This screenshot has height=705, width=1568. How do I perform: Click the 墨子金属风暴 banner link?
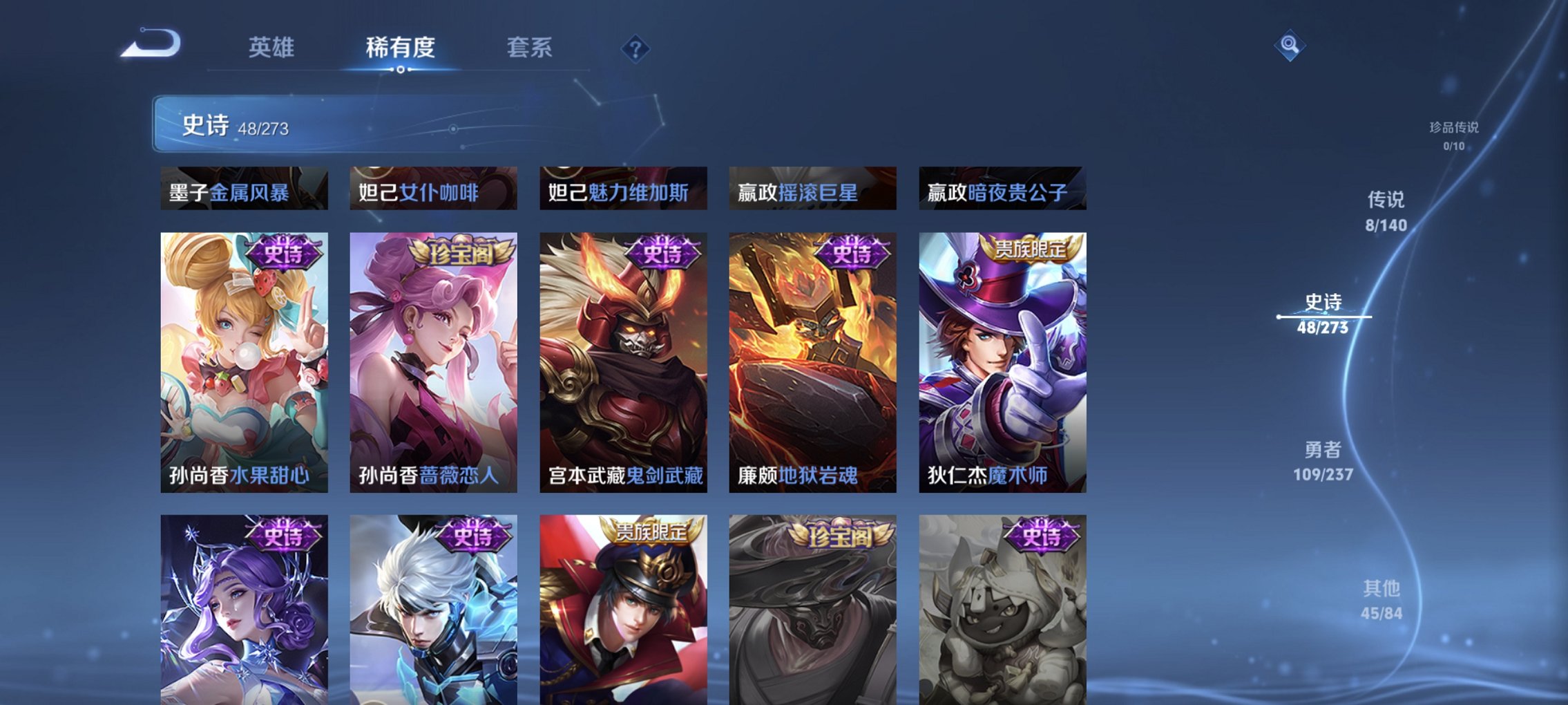[242, 194]
